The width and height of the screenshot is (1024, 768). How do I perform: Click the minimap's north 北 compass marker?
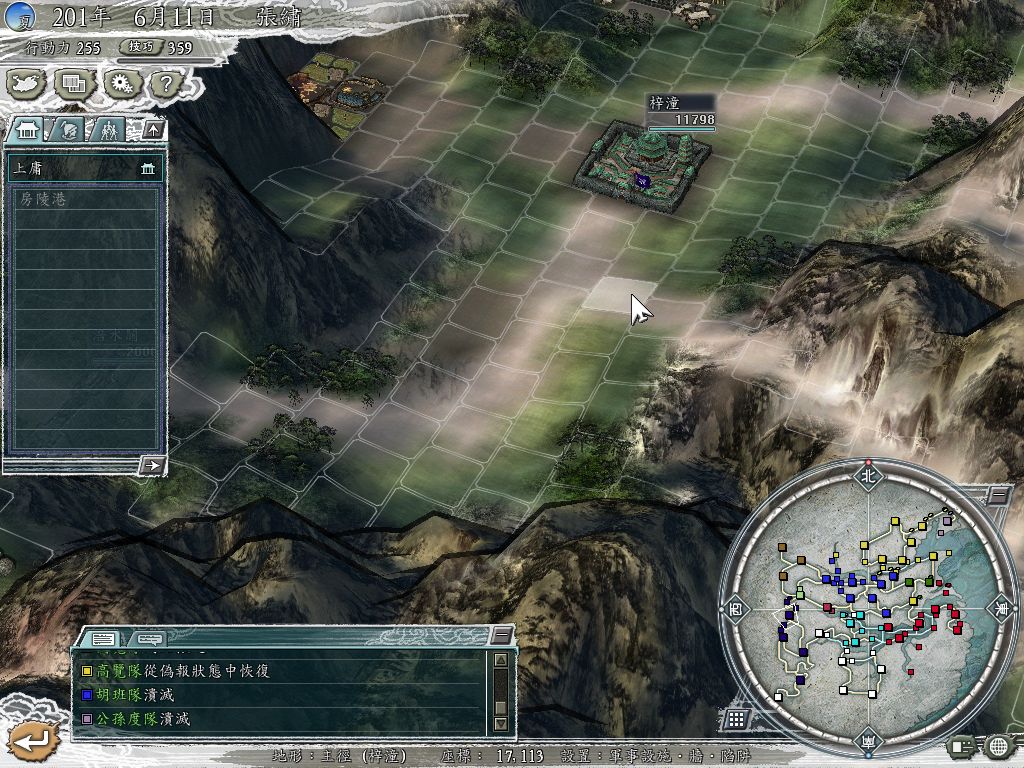(868, 476)
